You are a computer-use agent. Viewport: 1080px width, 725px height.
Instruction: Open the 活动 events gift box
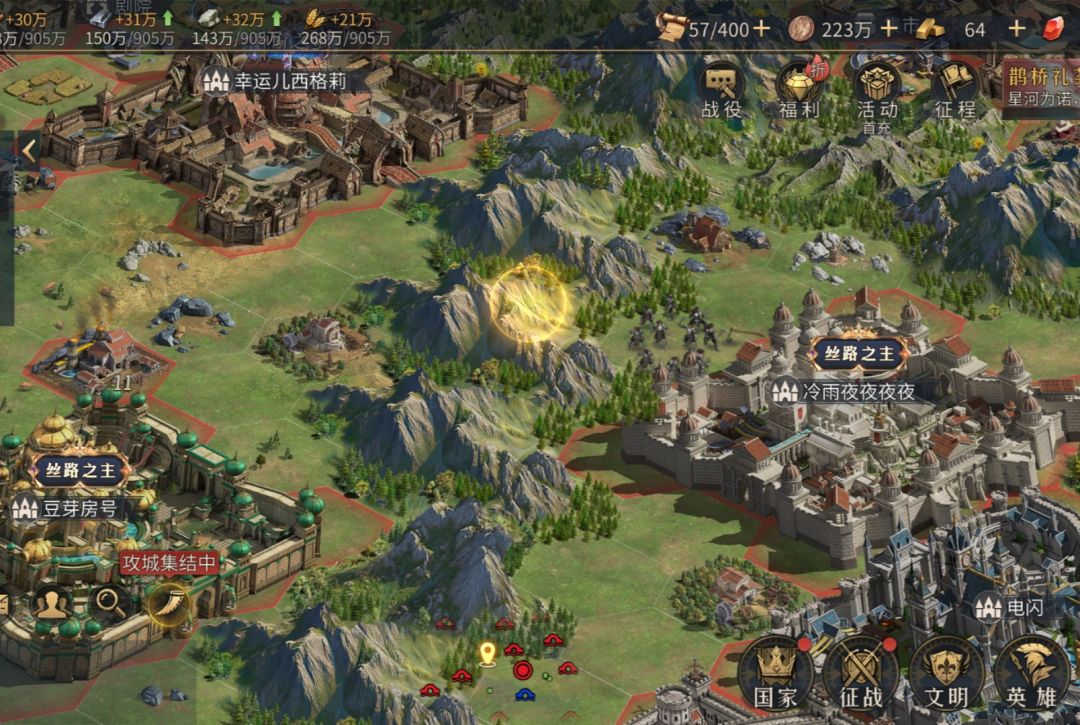pos(877,90)
